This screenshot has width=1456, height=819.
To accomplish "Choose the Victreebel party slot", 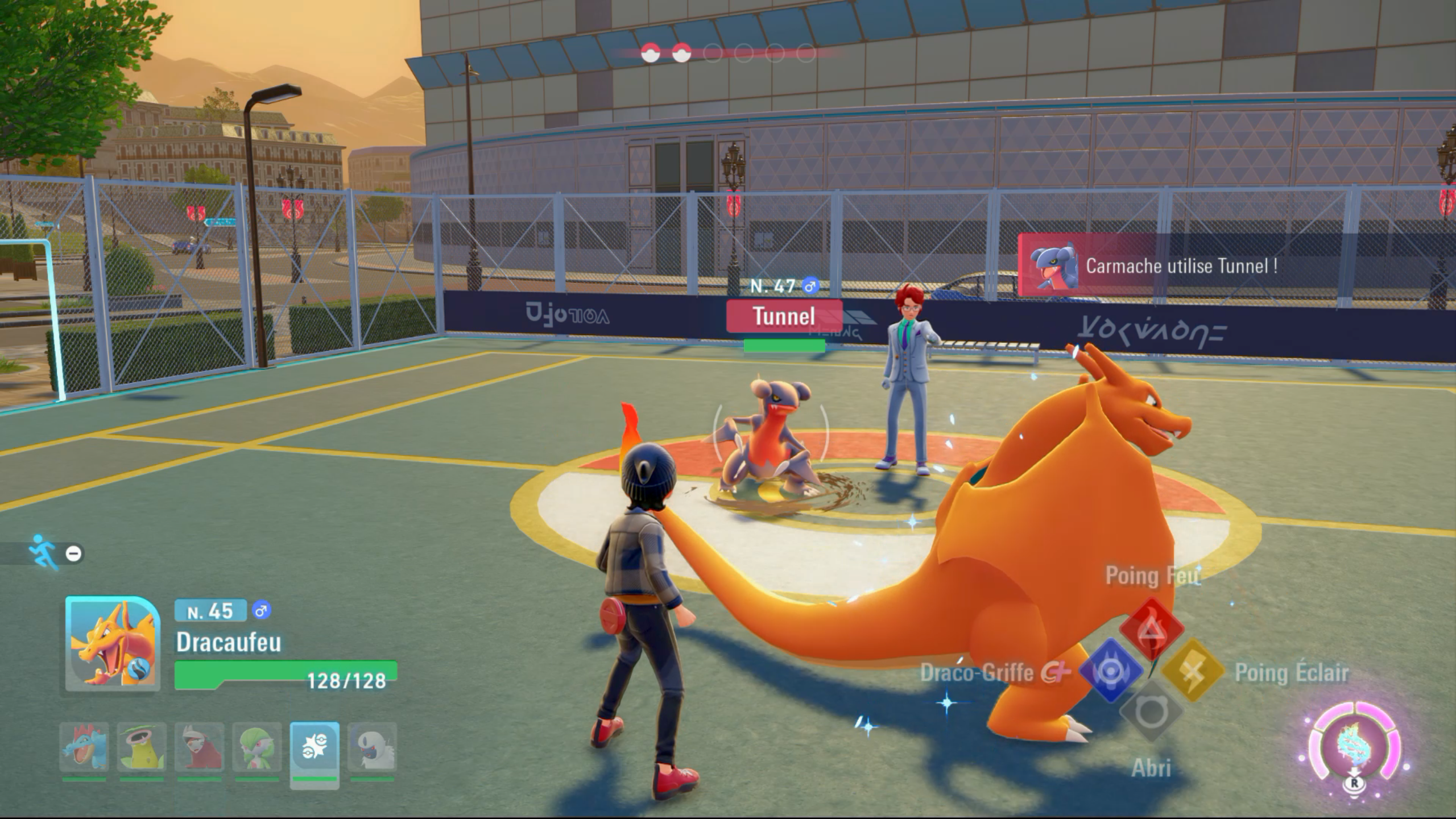I will (142, 747).
